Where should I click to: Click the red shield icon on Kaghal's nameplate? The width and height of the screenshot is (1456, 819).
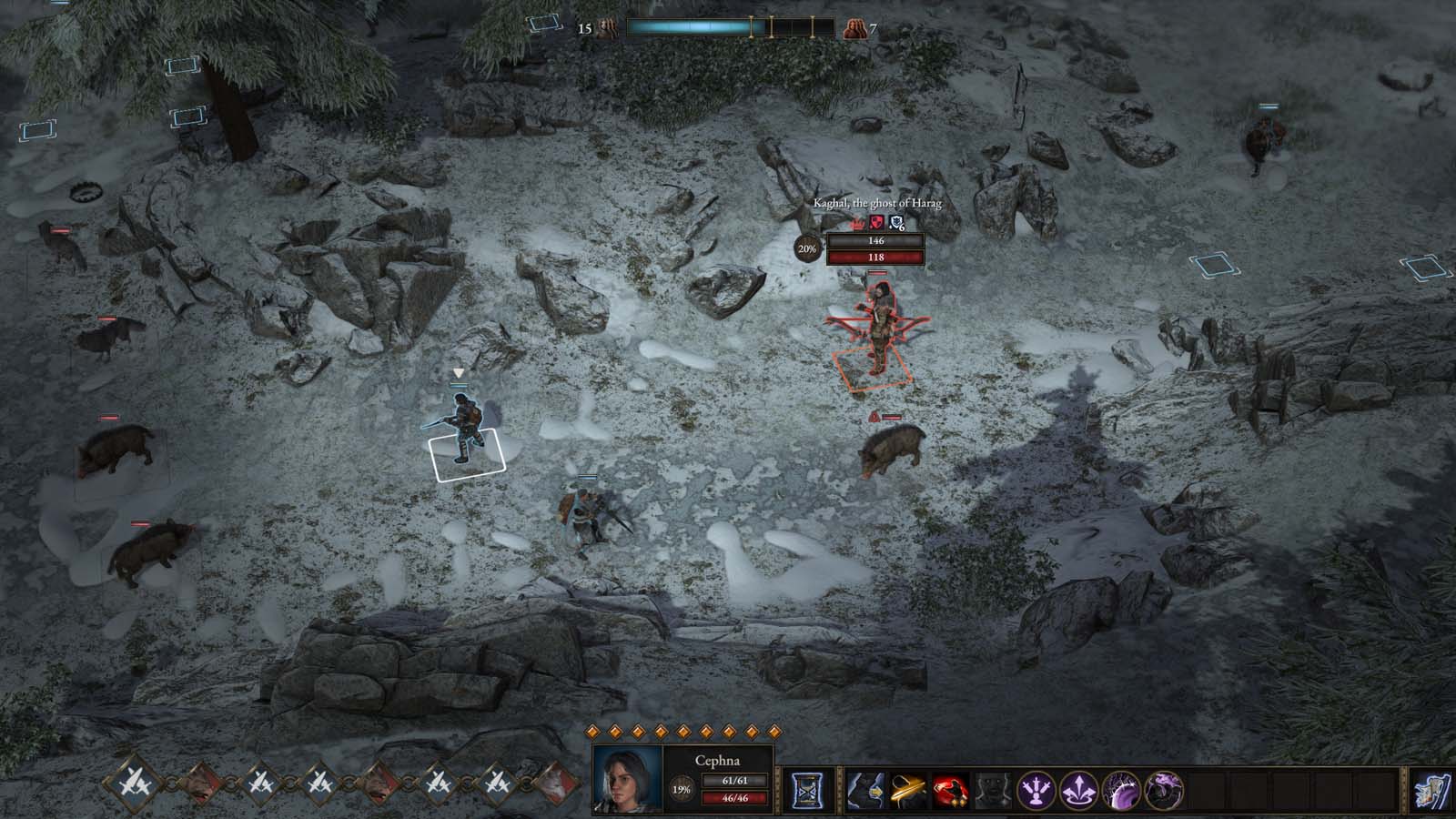click(876, 222)
